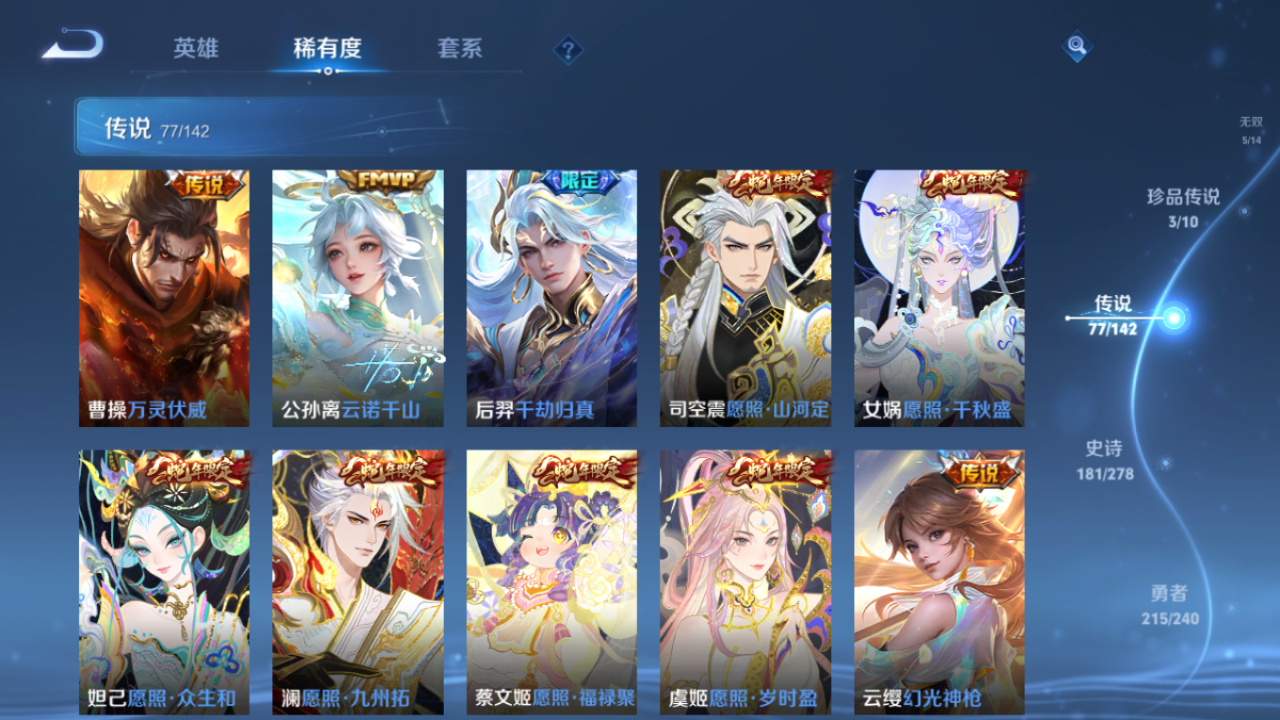This screenshot has height=720, width=1280.
Task: Click the 蛇年限定 badge on 司空震's card
Action: click(780, 182)
